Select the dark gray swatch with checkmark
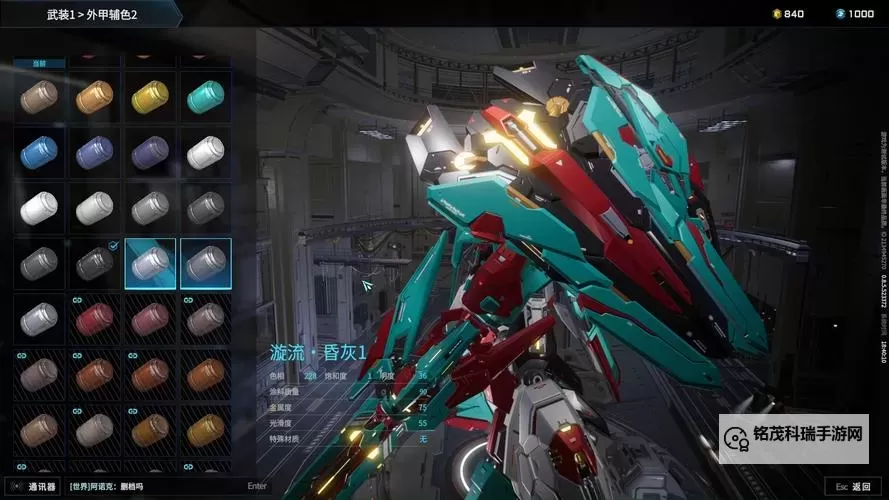Image resolution: width=889 pixels, height=500 pixels. 95,263
